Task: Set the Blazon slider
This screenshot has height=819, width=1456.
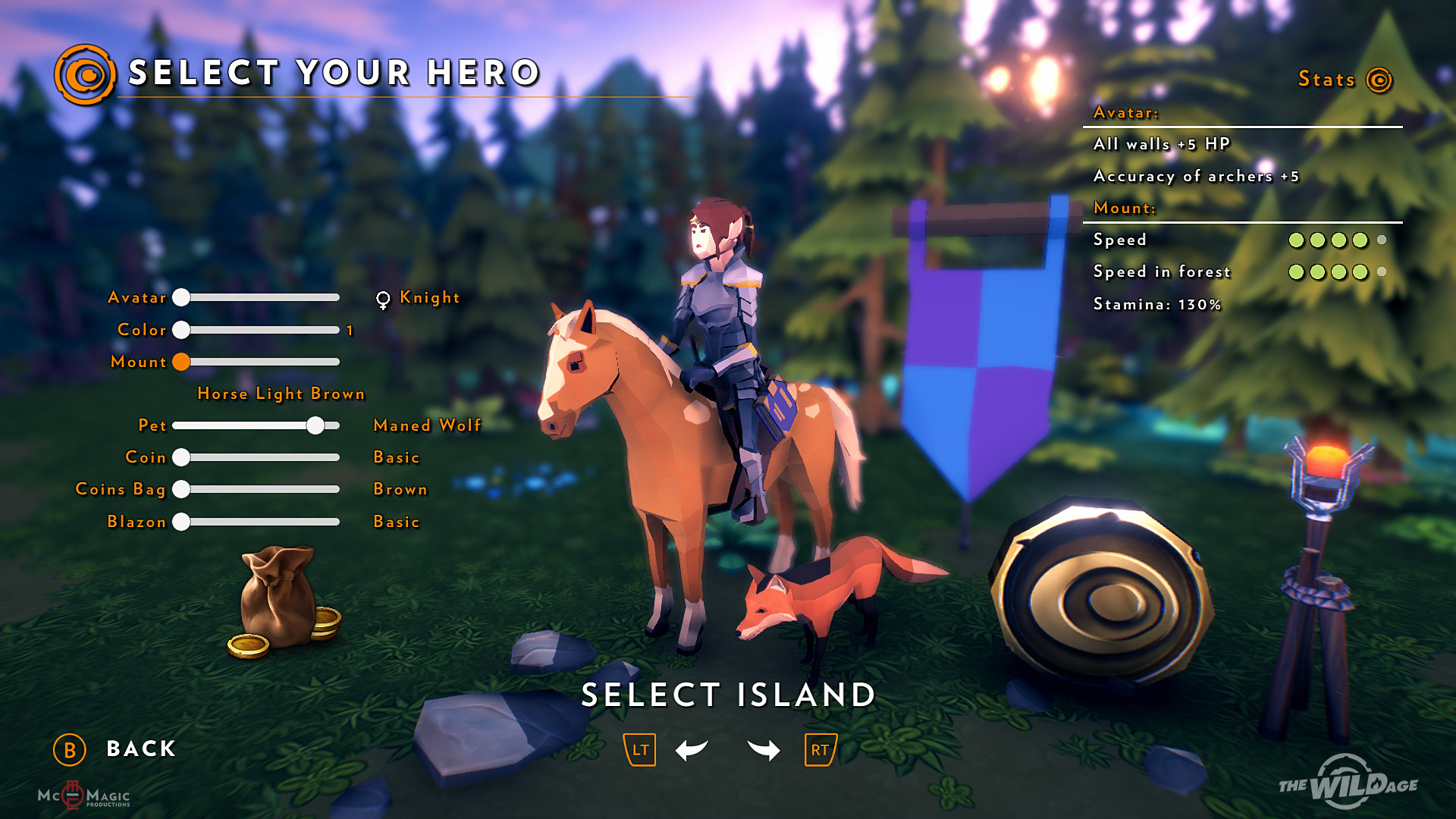Action: tap(181, 522)
